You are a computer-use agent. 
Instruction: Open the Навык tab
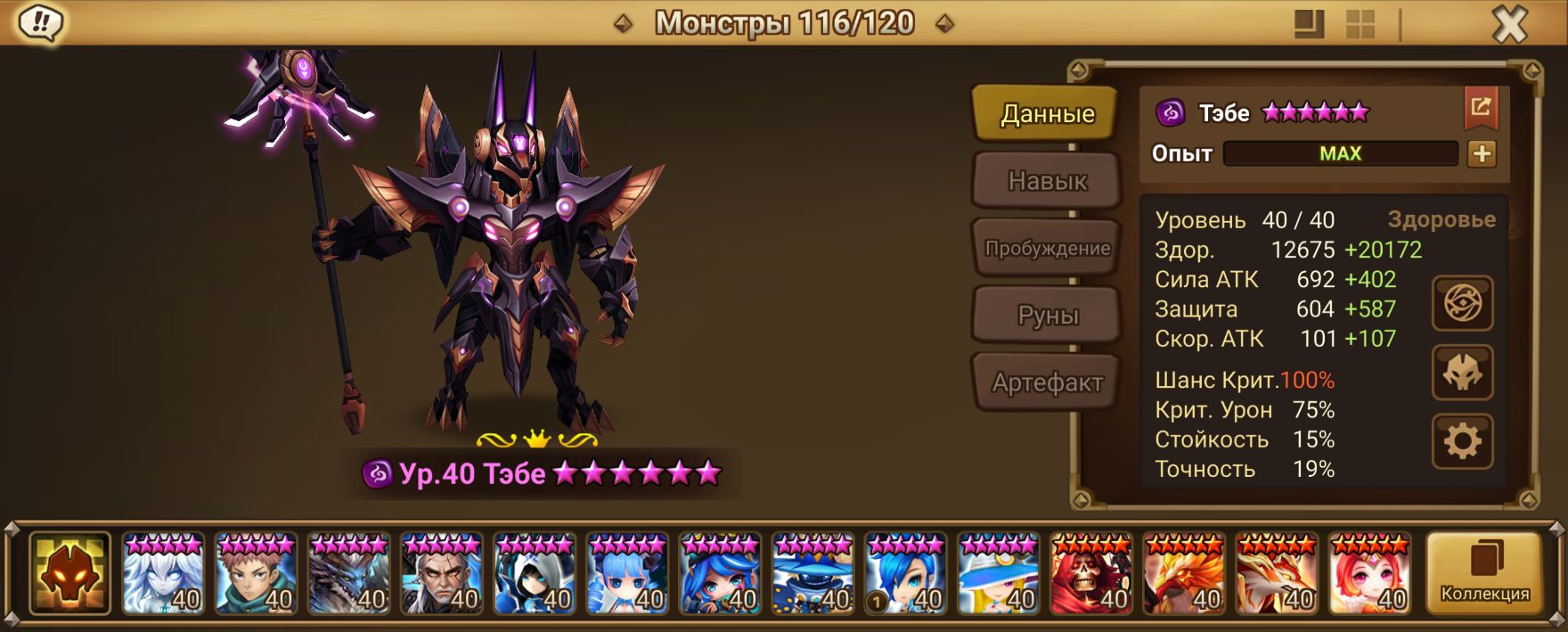[x=1047, y=181]
